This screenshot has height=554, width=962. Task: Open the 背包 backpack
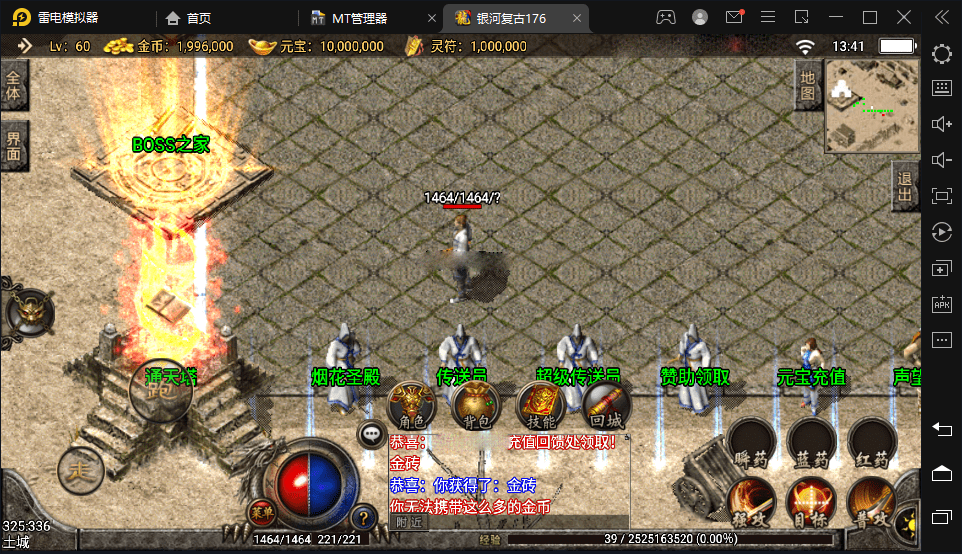475,406
